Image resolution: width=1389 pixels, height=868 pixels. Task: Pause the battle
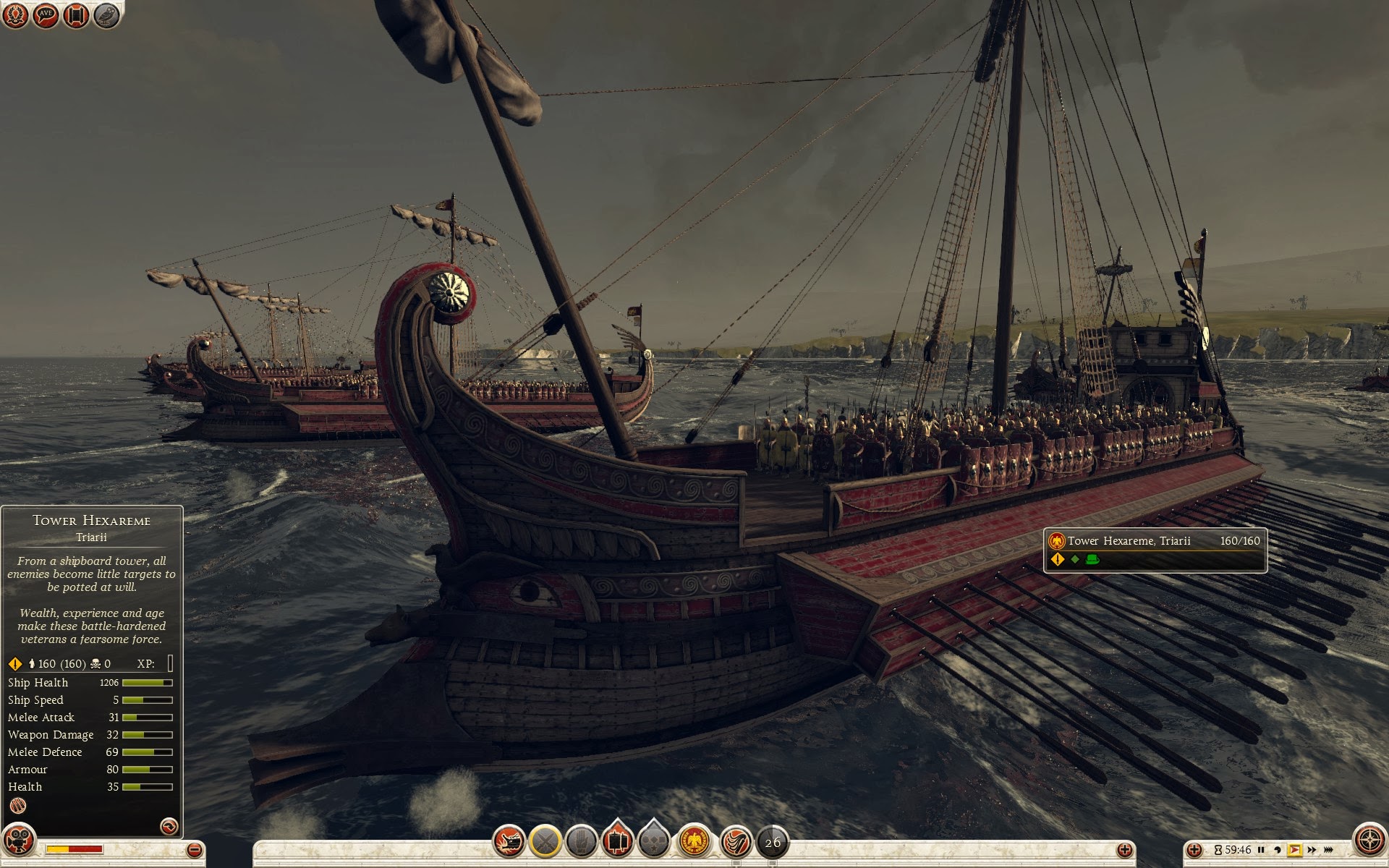1262,850
